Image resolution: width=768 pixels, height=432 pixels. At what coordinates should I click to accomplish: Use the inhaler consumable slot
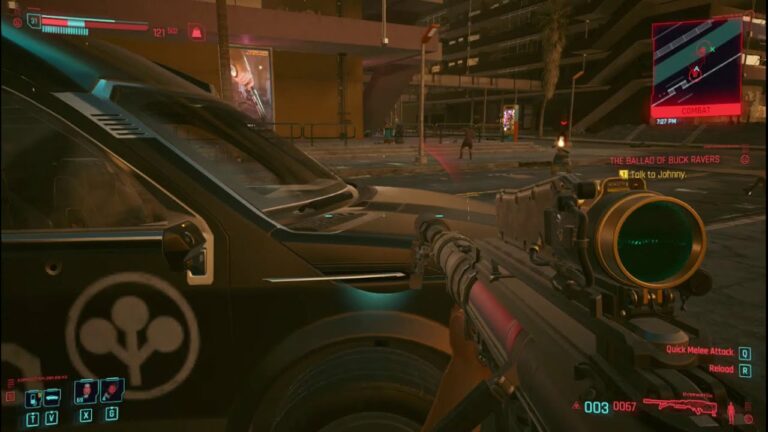point(85,391)
